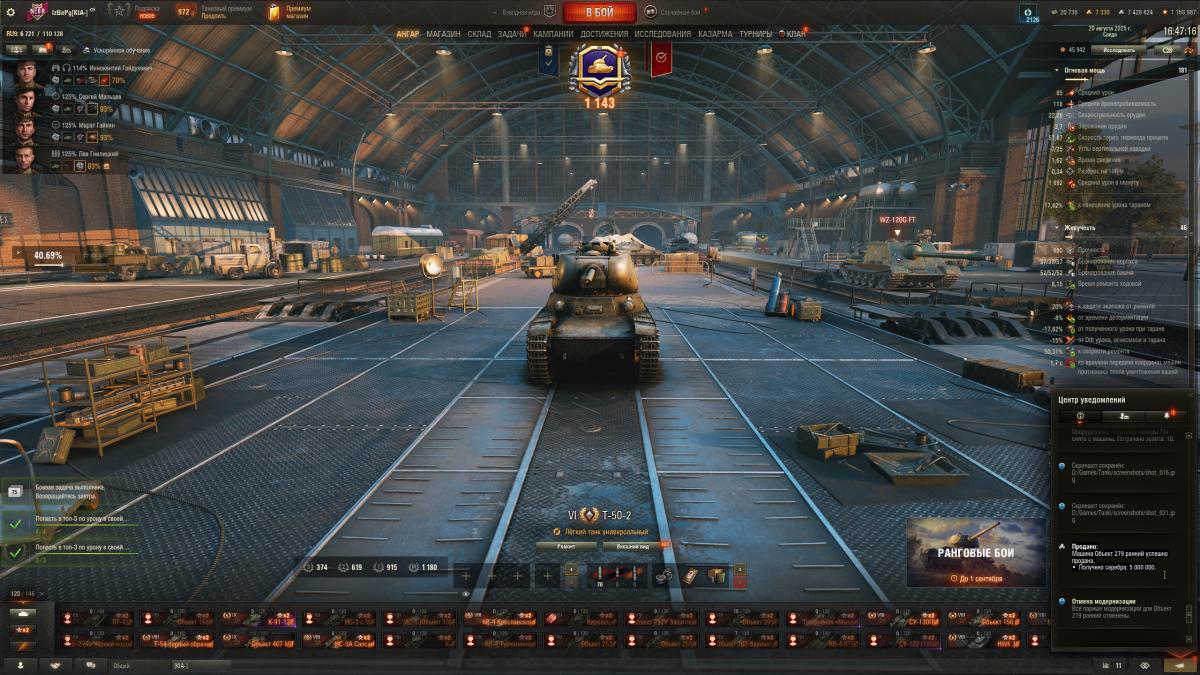Open the ИССЛЕДОВАНИЯ tab
1200x675 pixels.
[x=662, y=34]
